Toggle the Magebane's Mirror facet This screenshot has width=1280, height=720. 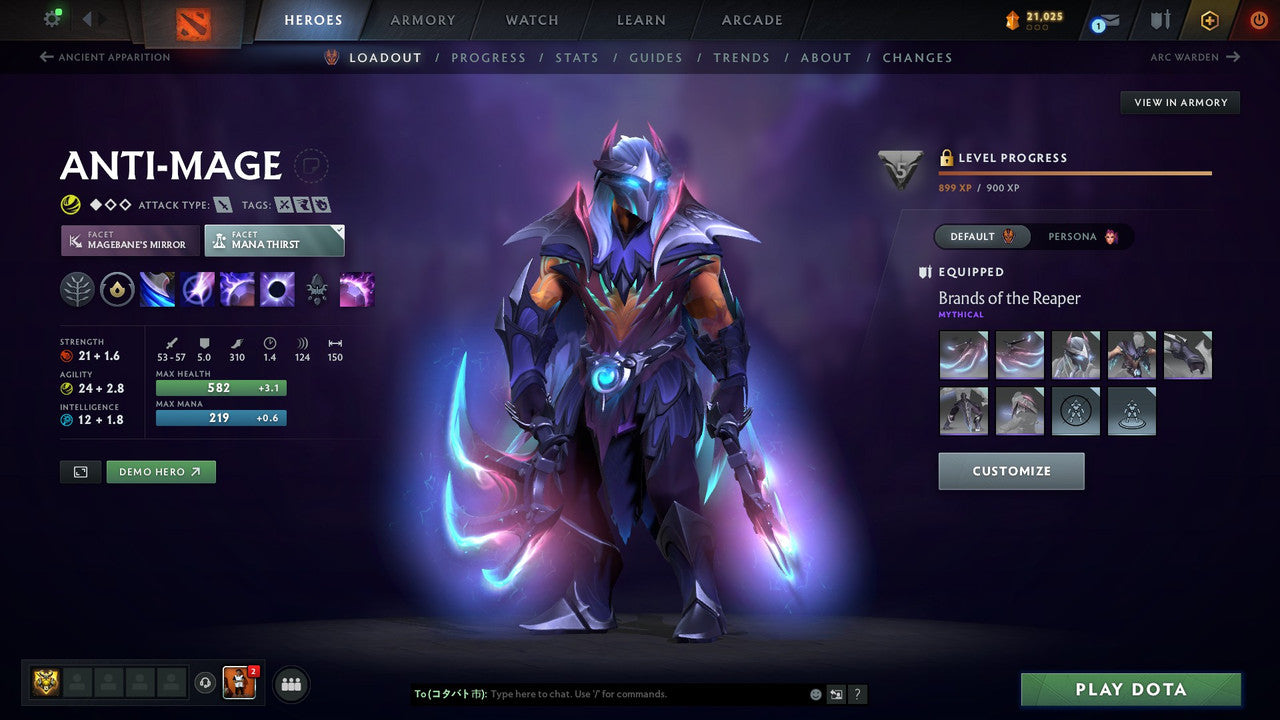[129, 240]
